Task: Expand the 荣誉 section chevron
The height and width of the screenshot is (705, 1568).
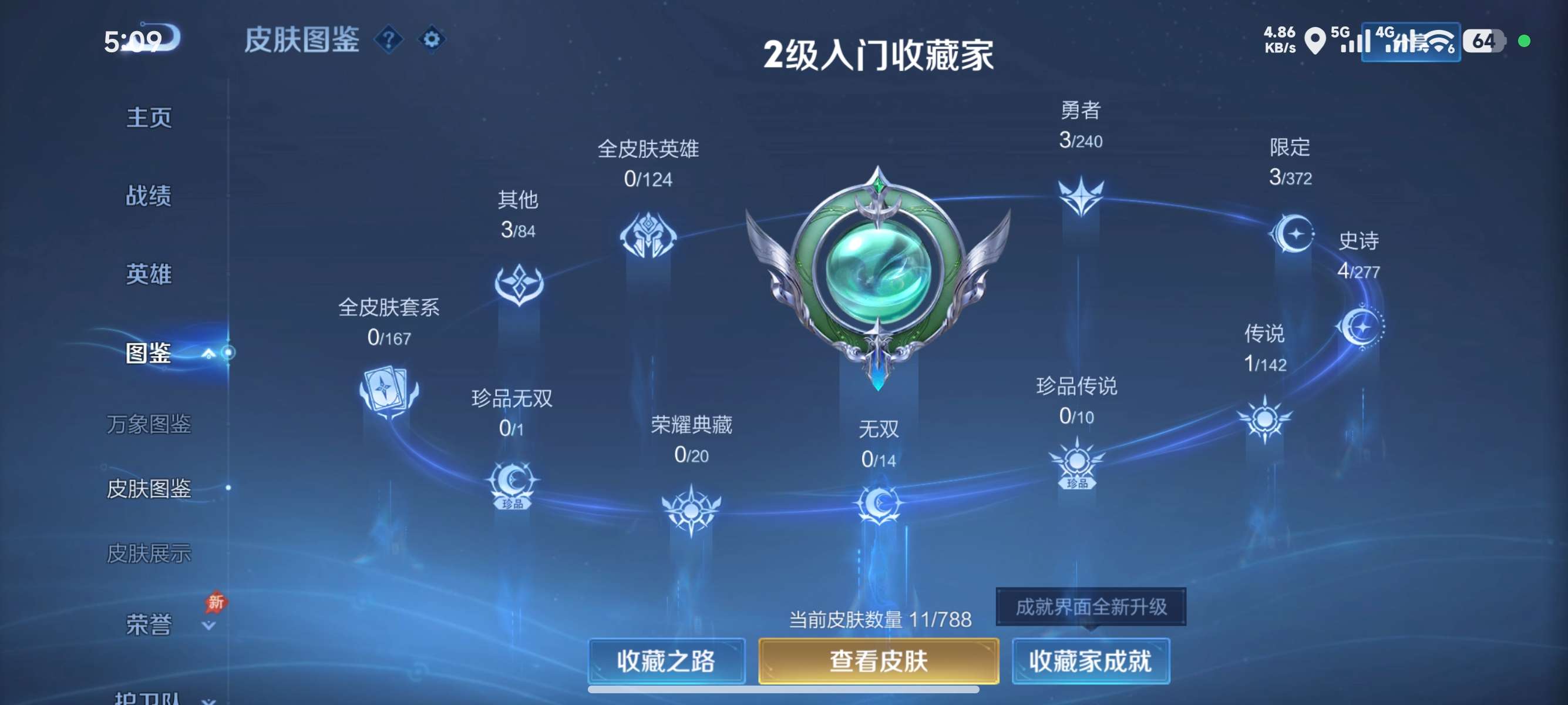Action: pyautogui.click(x=207, y=625)
